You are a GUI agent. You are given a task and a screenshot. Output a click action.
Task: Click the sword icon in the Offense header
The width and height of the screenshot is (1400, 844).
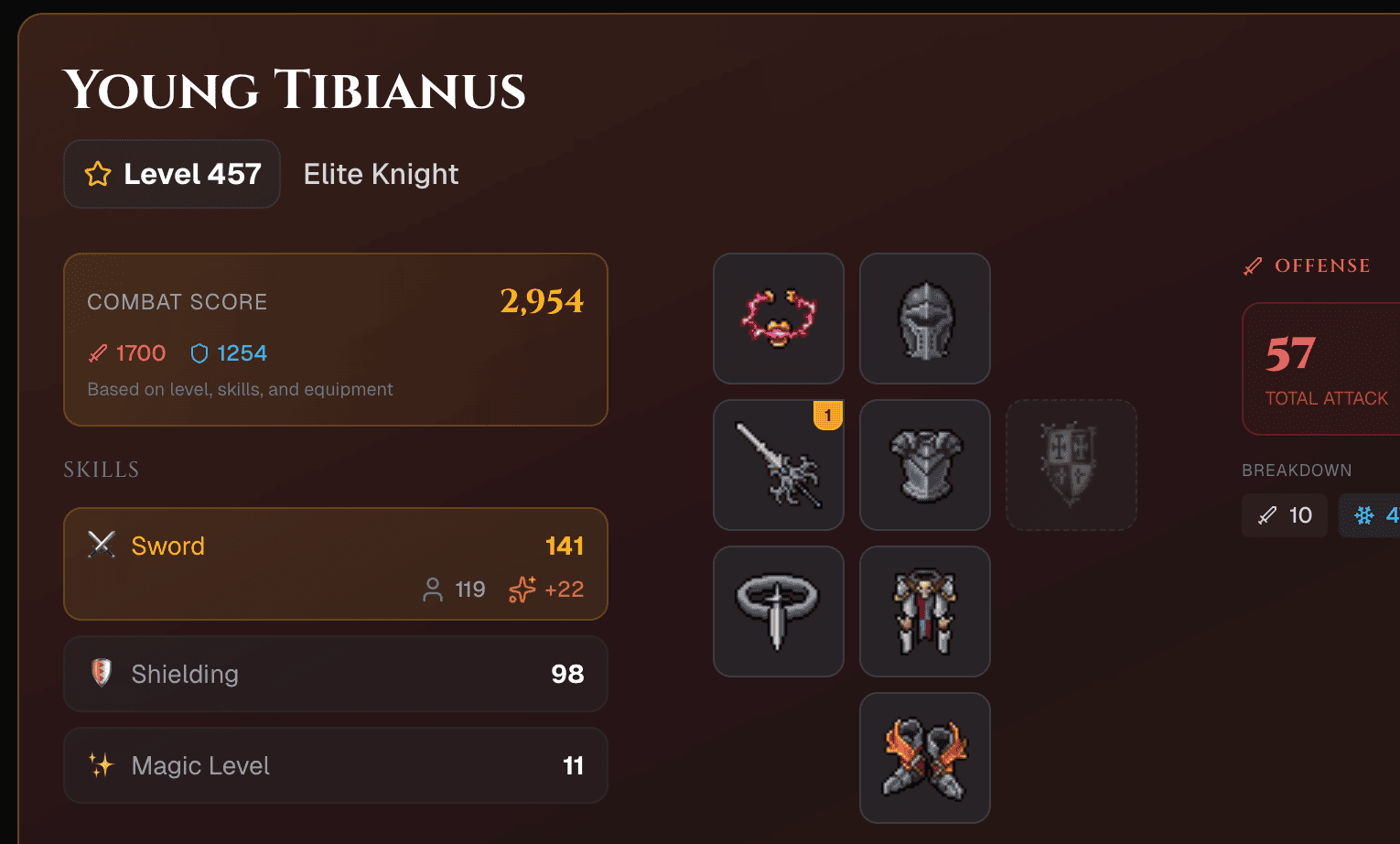(1252, 265)
